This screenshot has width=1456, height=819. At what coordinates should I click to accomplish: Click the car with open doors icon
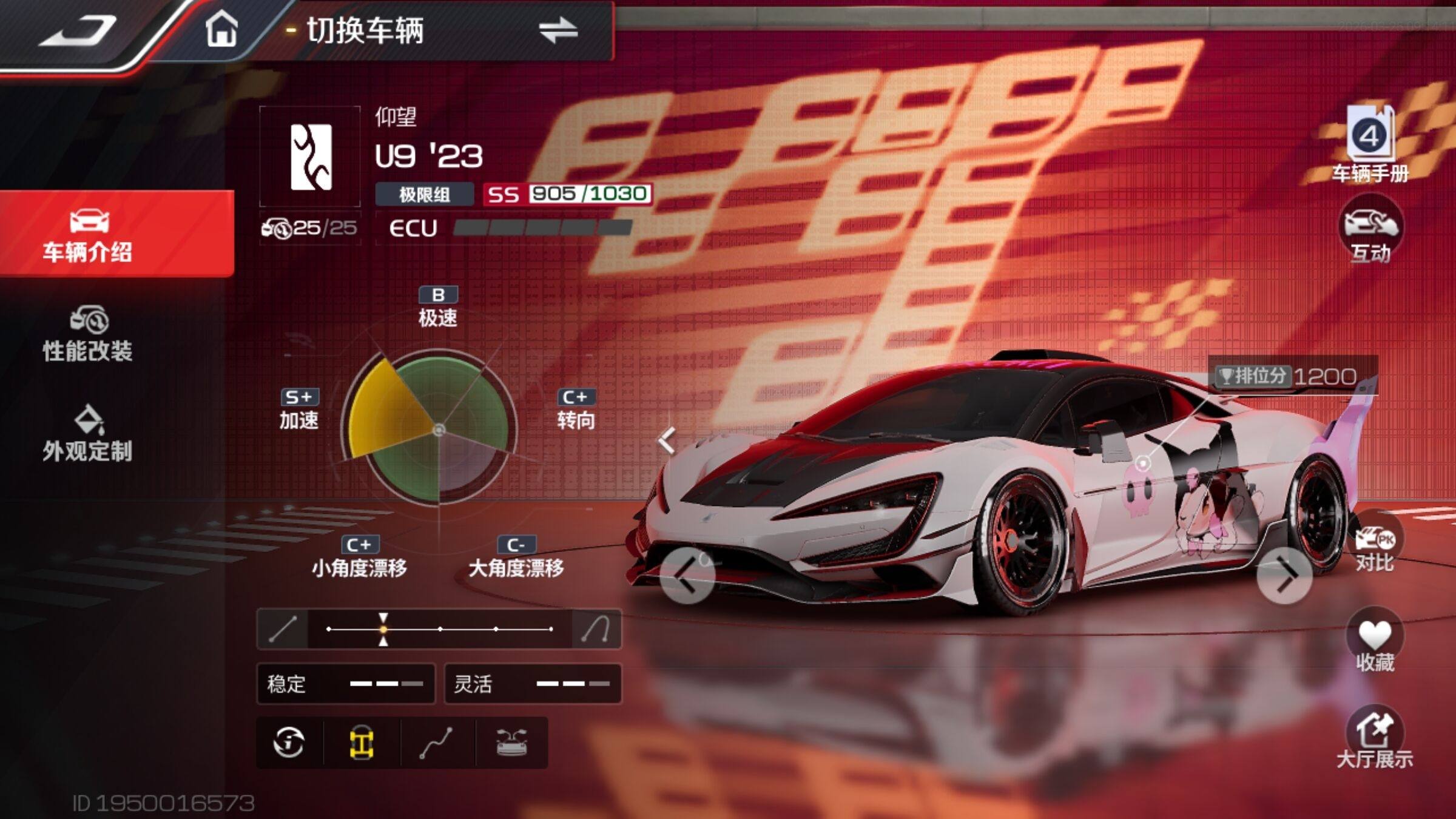pyautogui.click(x=511, y=743)
